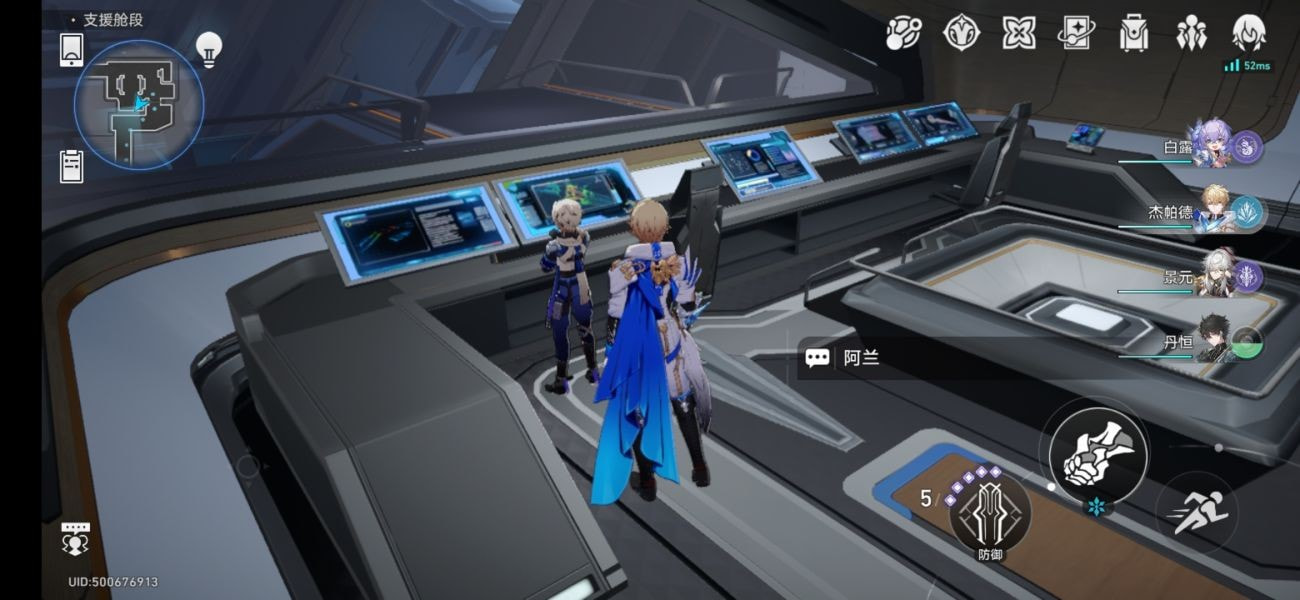Screen dimensions: 1300x600
Task: Open the clipboard mission log icon
Action: pyautogui.click(x=71, y=166)
